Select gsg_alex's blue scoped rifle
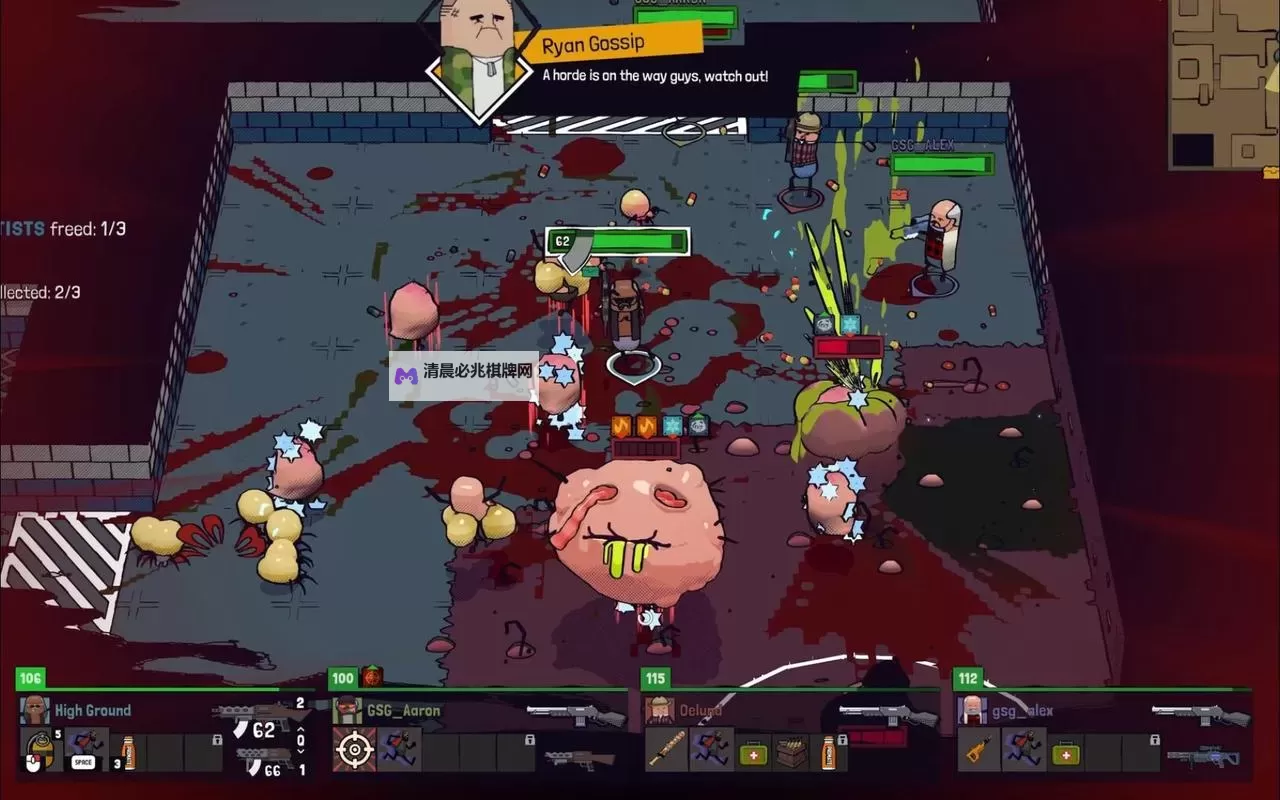This screenshot has width=1280, height=800. (x=1207, y=758)
